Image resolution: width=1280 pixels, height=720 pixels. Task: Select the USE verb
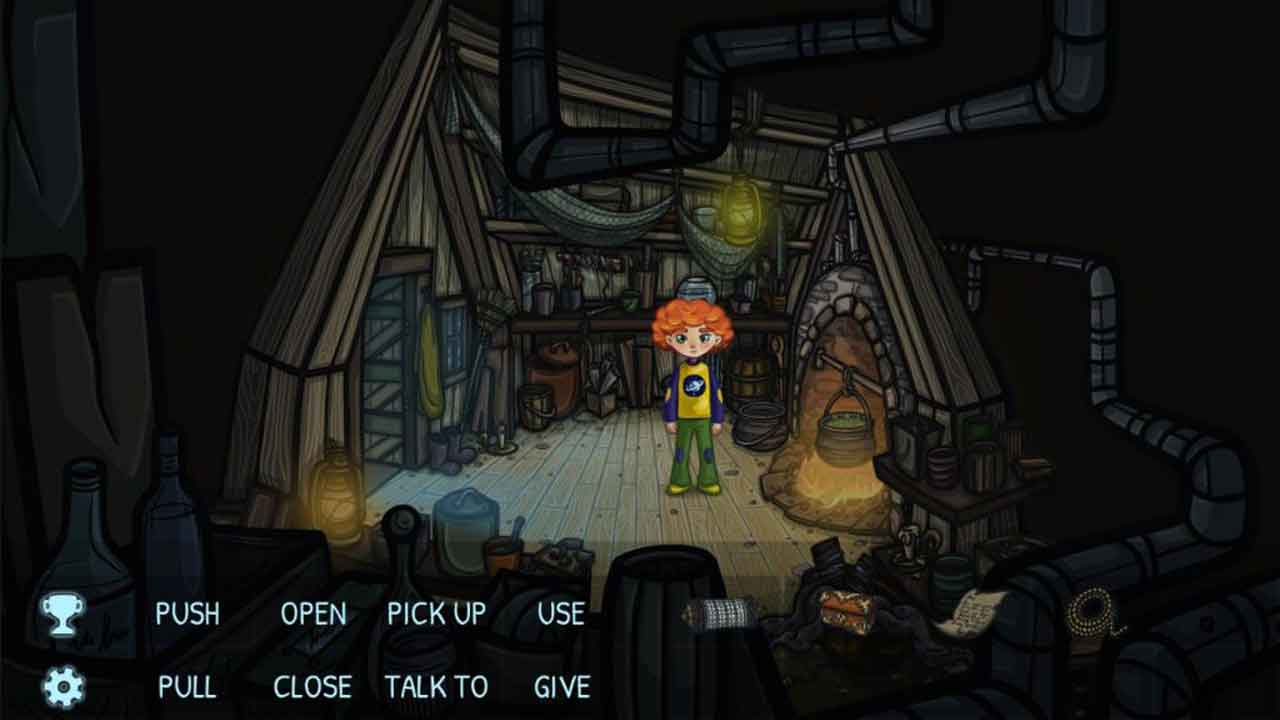(x=561, y=613)
